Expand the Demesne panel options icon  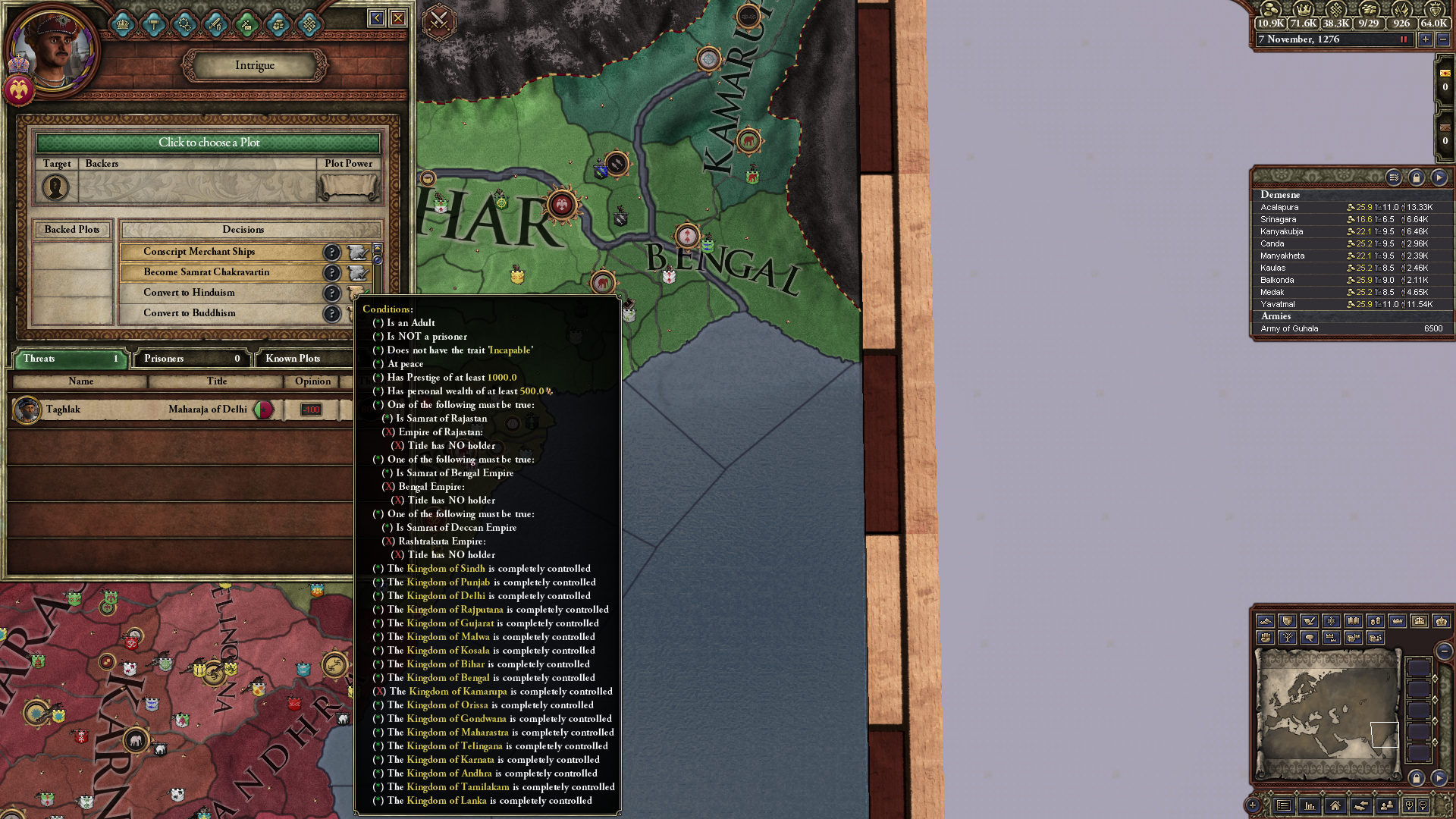point(1394,179)
